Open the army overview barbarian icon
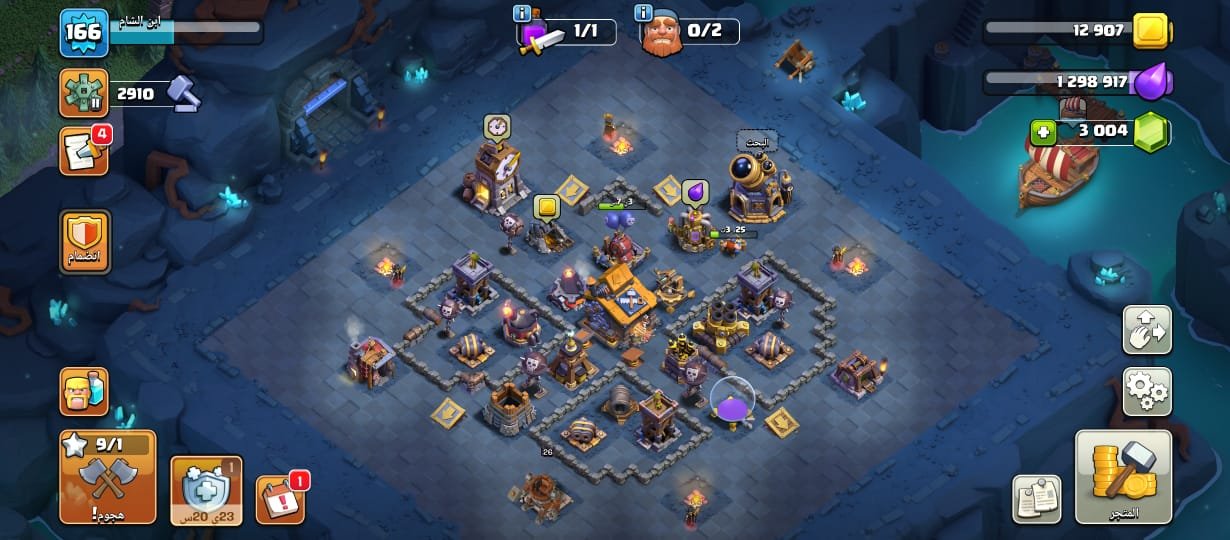This screenshot has width=1230, height=540. tap(84, 391)
